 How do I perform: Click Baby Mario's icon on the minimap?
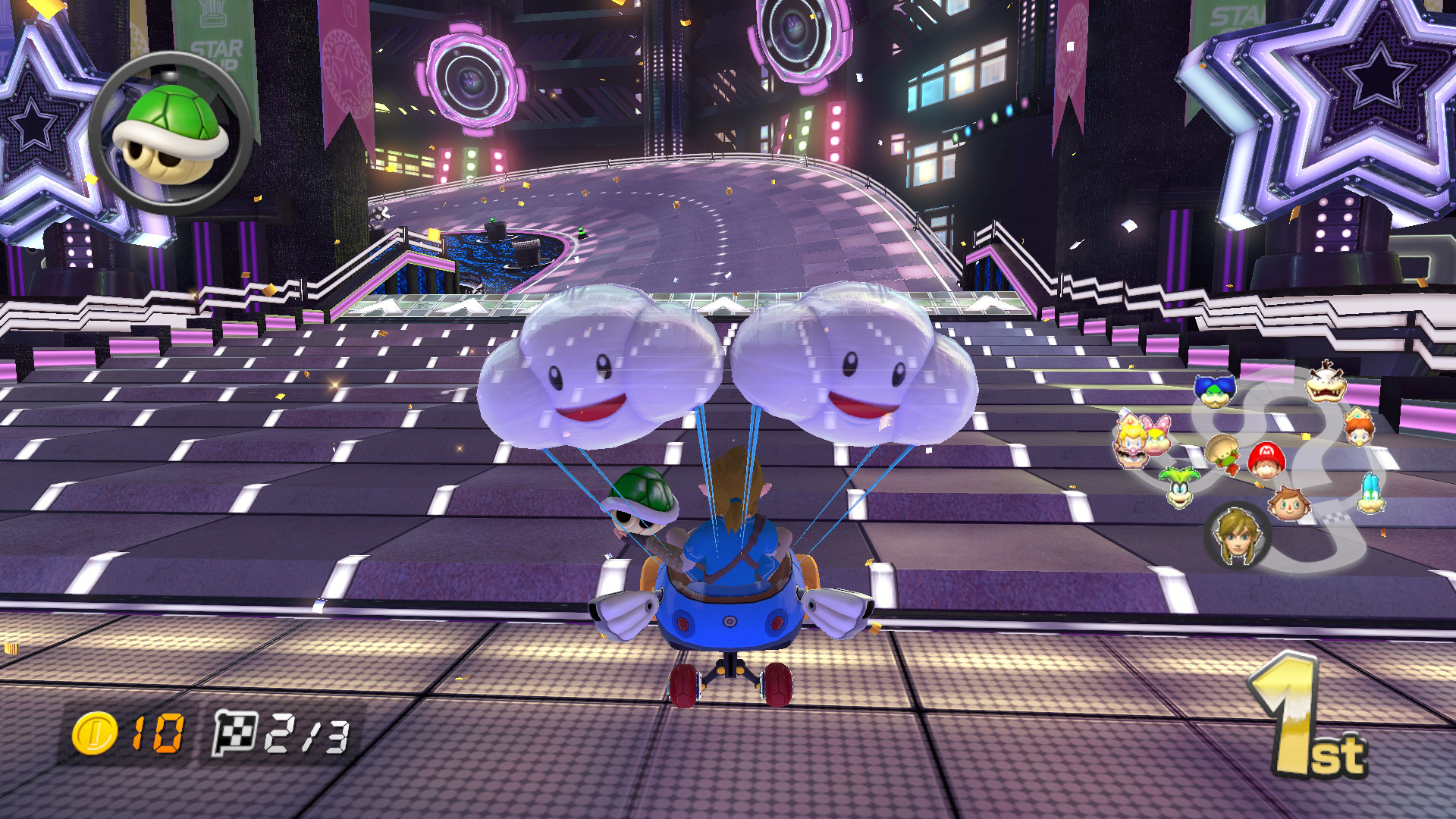point(1266,458)
